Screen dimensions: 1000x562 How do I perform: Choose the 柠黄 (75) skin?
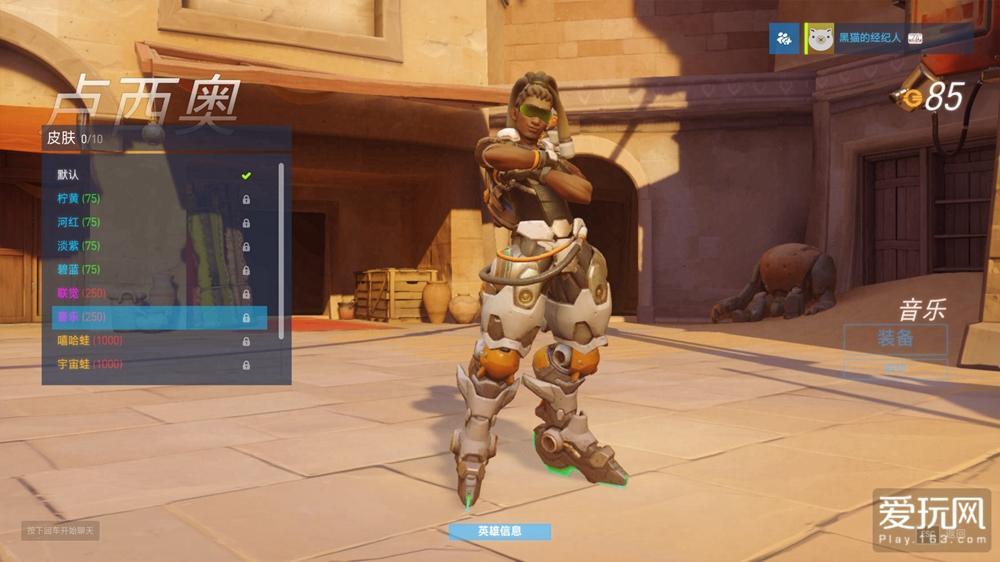click(x=152, y=198)
